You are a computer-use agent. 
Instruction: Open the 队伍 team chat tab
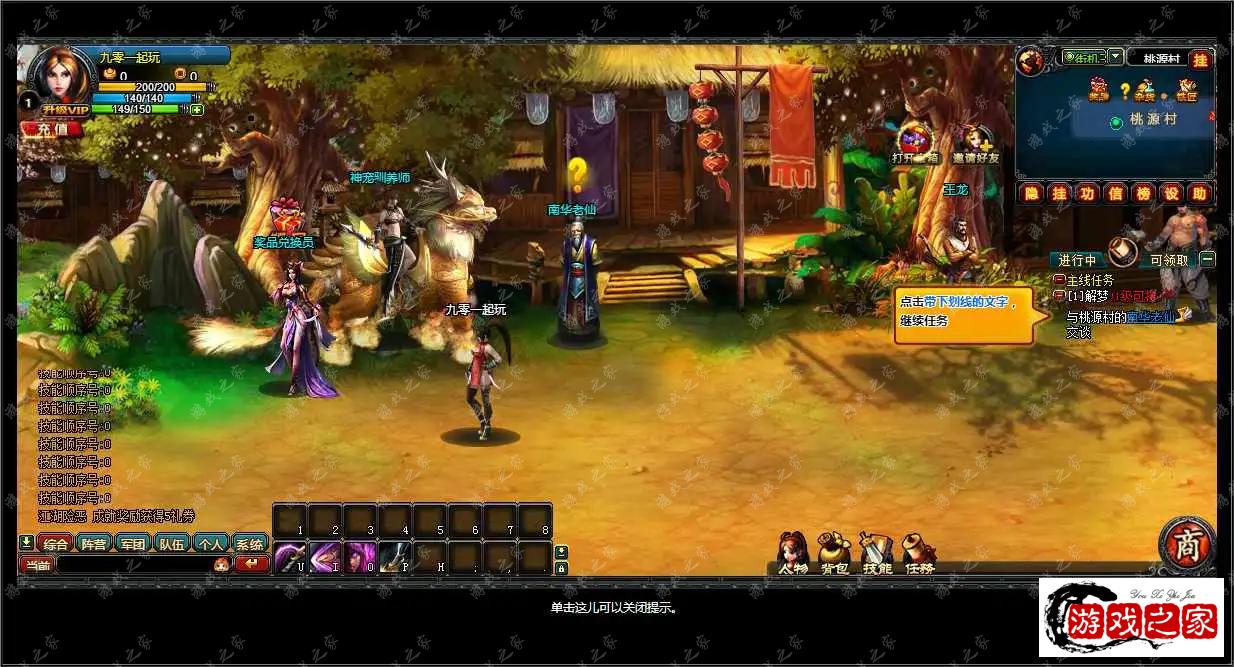point(172,544)
